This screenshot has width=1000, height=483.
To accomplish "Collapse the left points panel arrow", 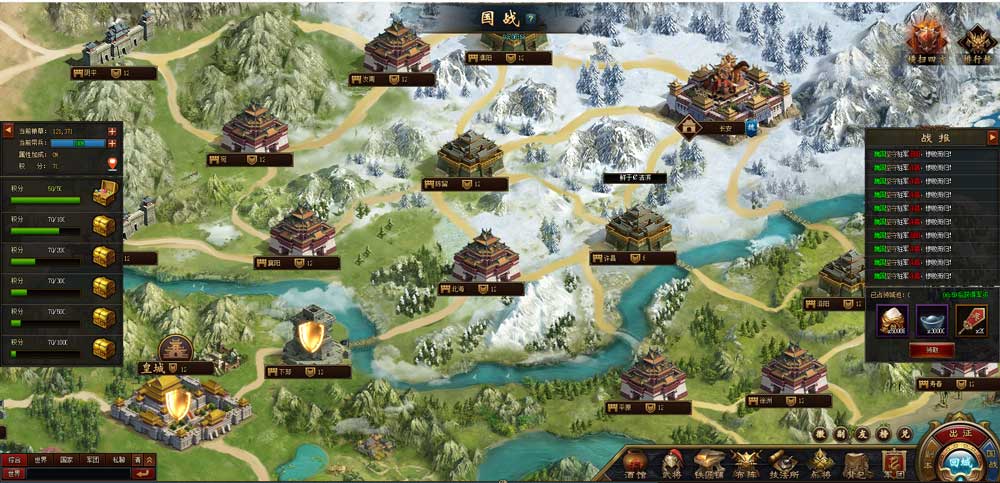I will 8,130.
